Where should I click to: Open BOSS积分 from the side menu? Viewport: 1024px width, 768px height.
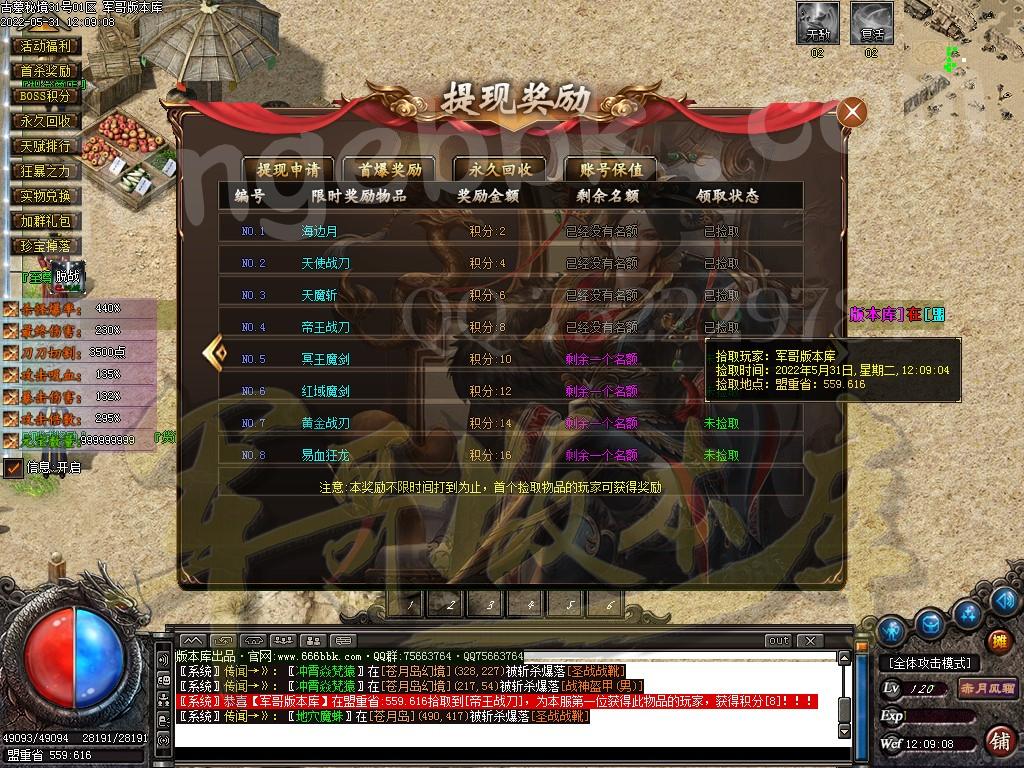pyautogui.click(x=46, y=96)
